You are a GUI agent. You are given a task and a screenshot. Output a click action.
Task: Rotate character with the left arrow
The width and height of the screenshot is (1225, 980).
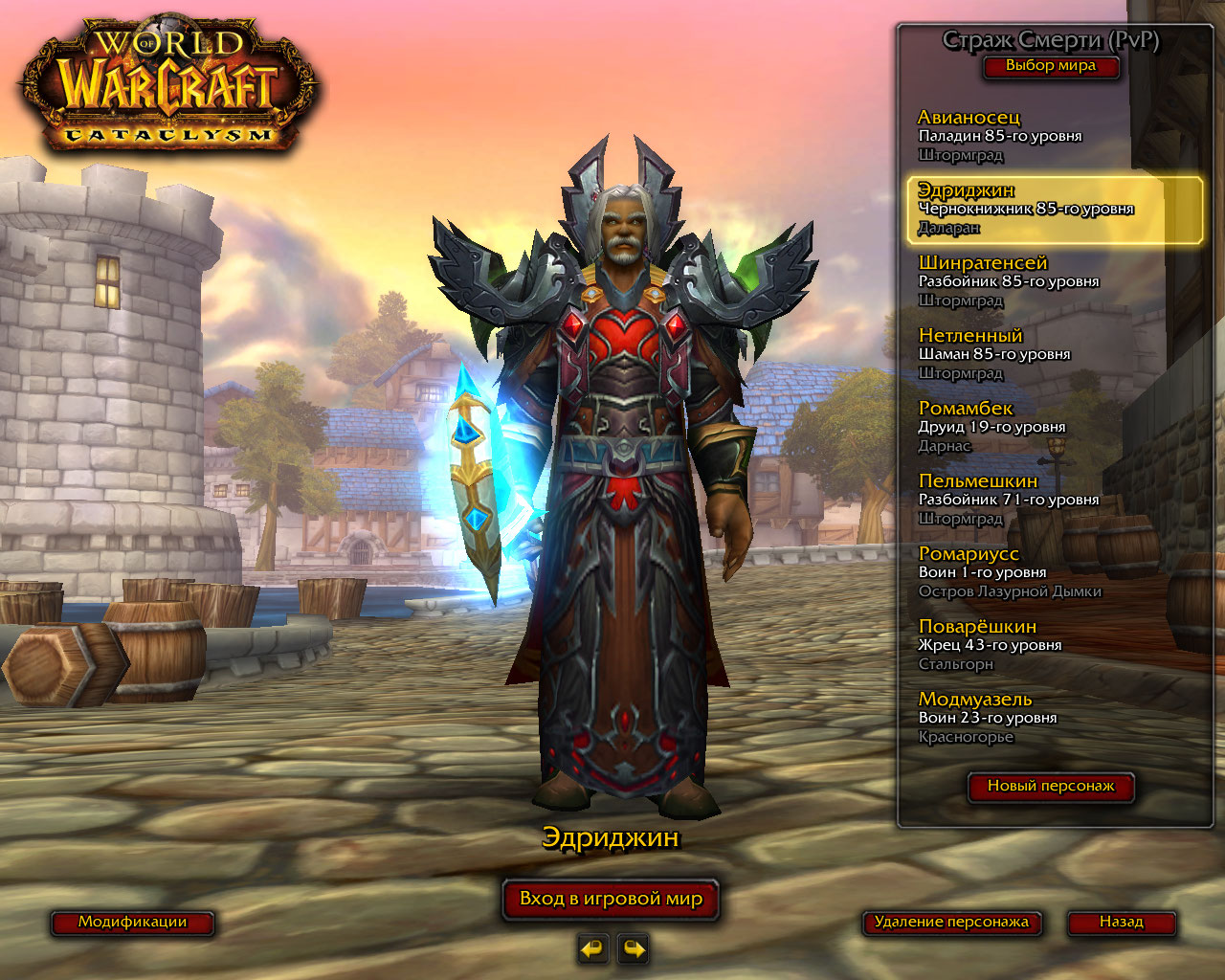tap(592, 948)
